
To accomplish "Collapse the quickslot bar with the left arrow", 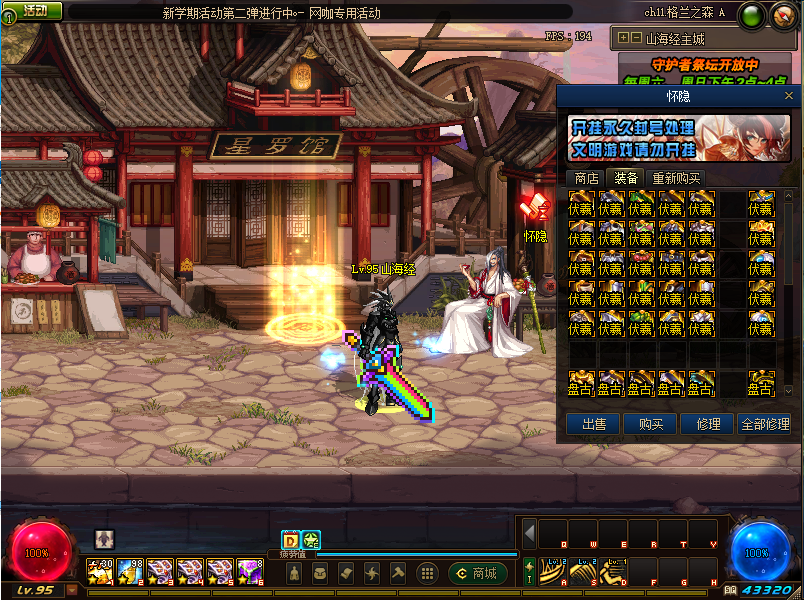I will point(530,532).
